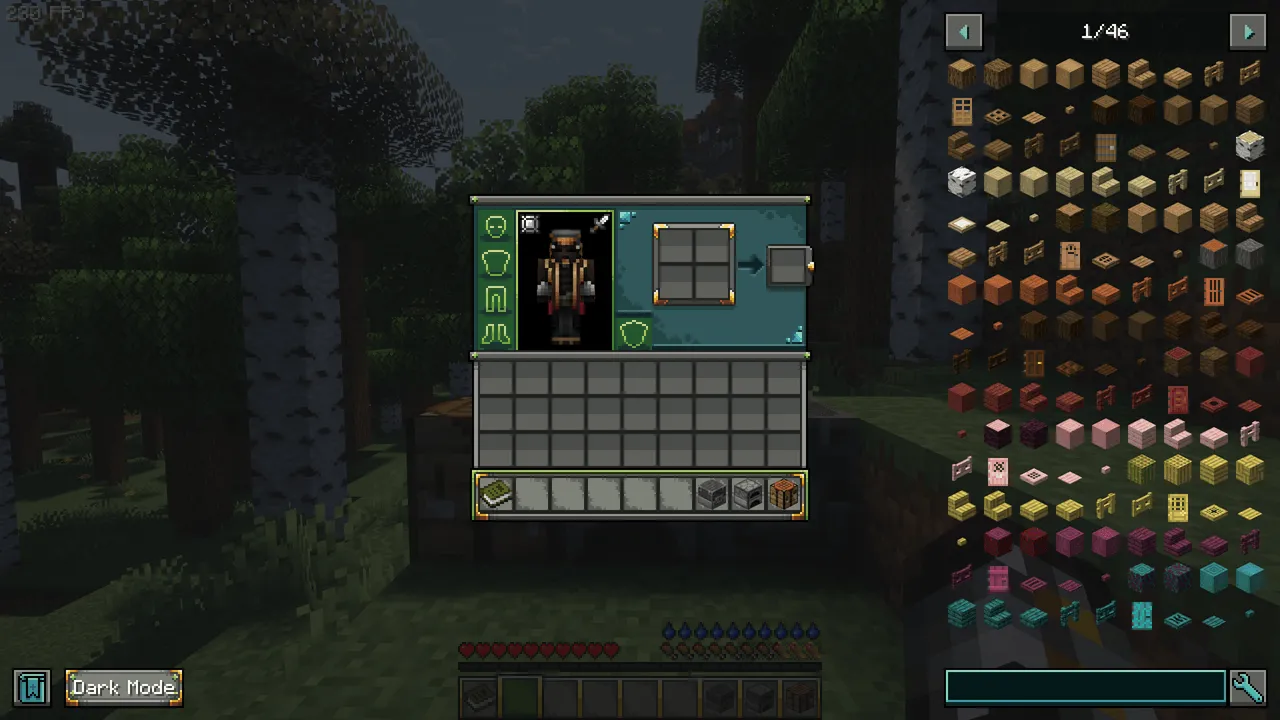The height and width of the screenshot is (720, 1280).
Task: Select the green book in the first hotbar slot
Action: coord(497,493)
